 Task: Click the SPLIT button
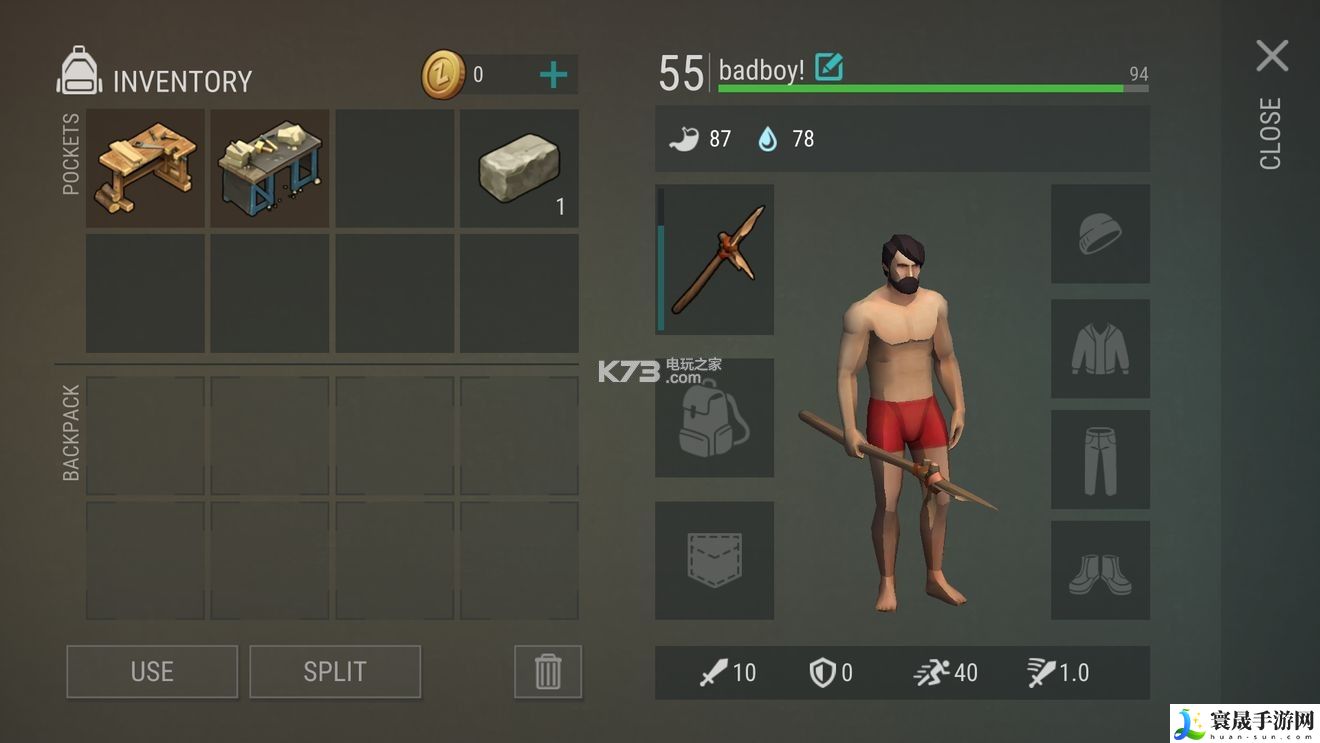[x=335, y=671]
